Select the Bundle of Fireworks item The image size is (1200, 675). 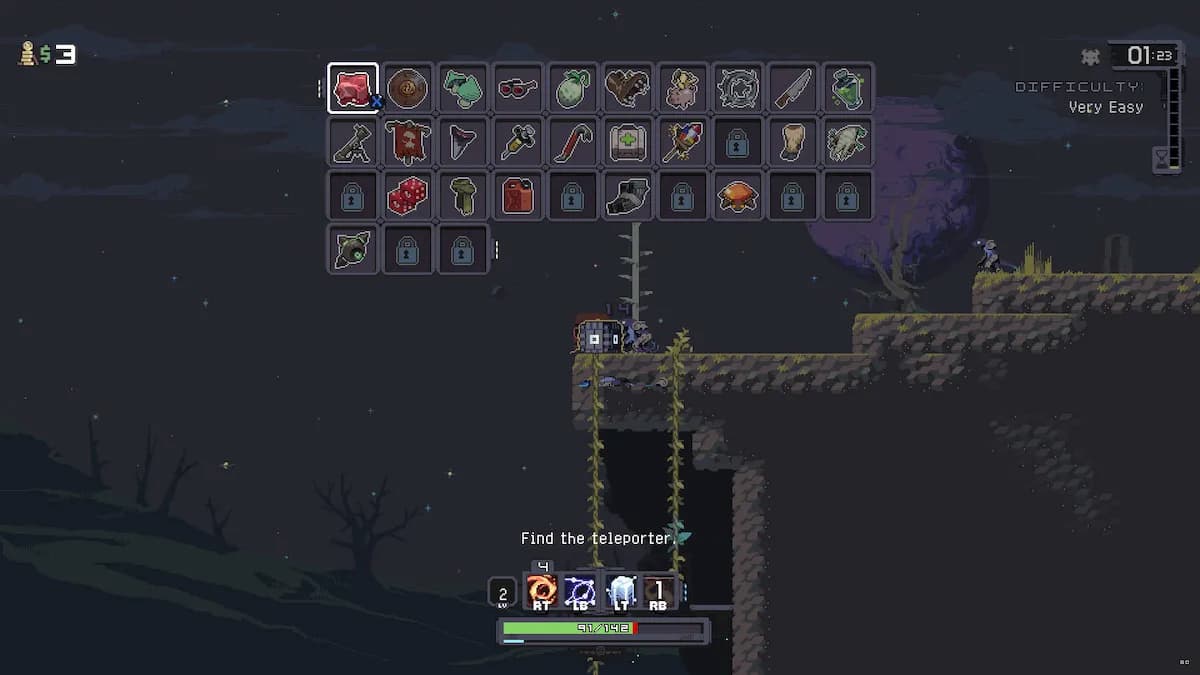(x=682, y=142)
